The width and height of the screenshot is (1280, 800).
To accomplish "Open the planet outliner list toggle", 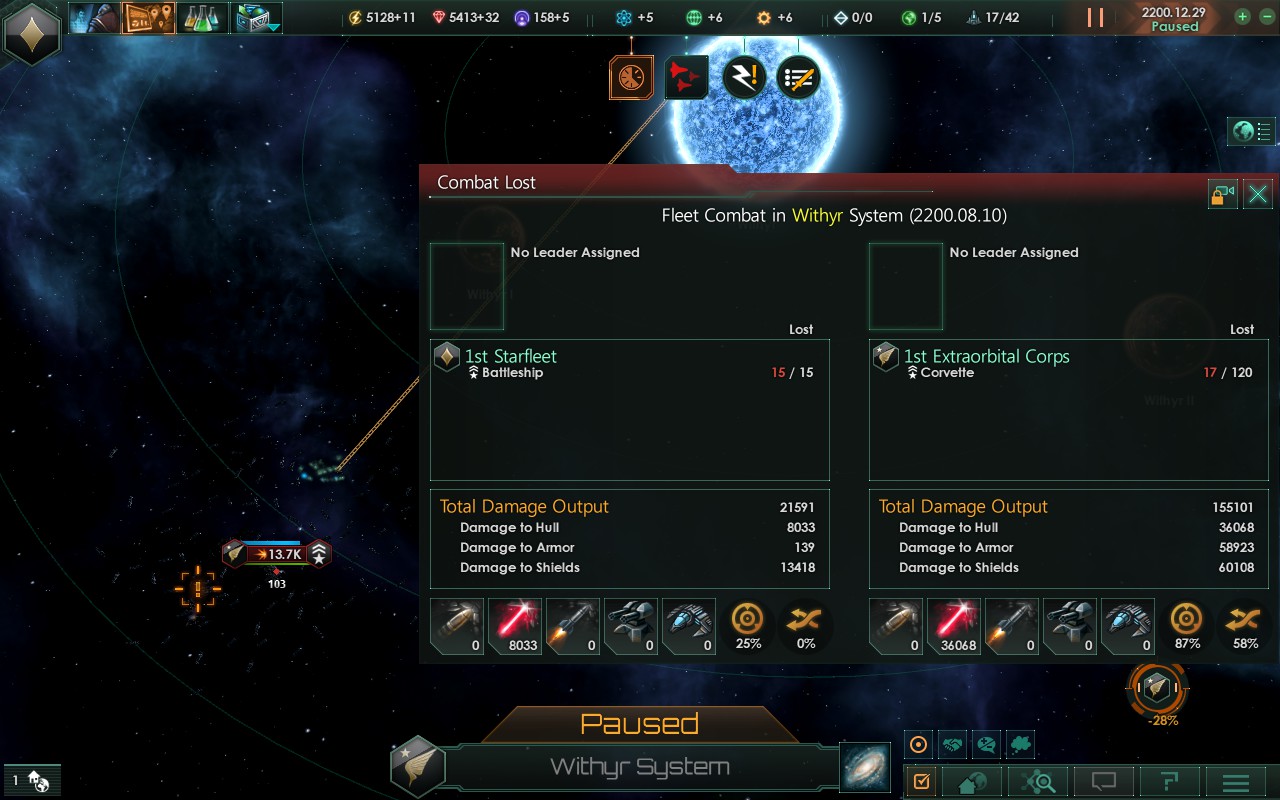I will click(1253, 131).
